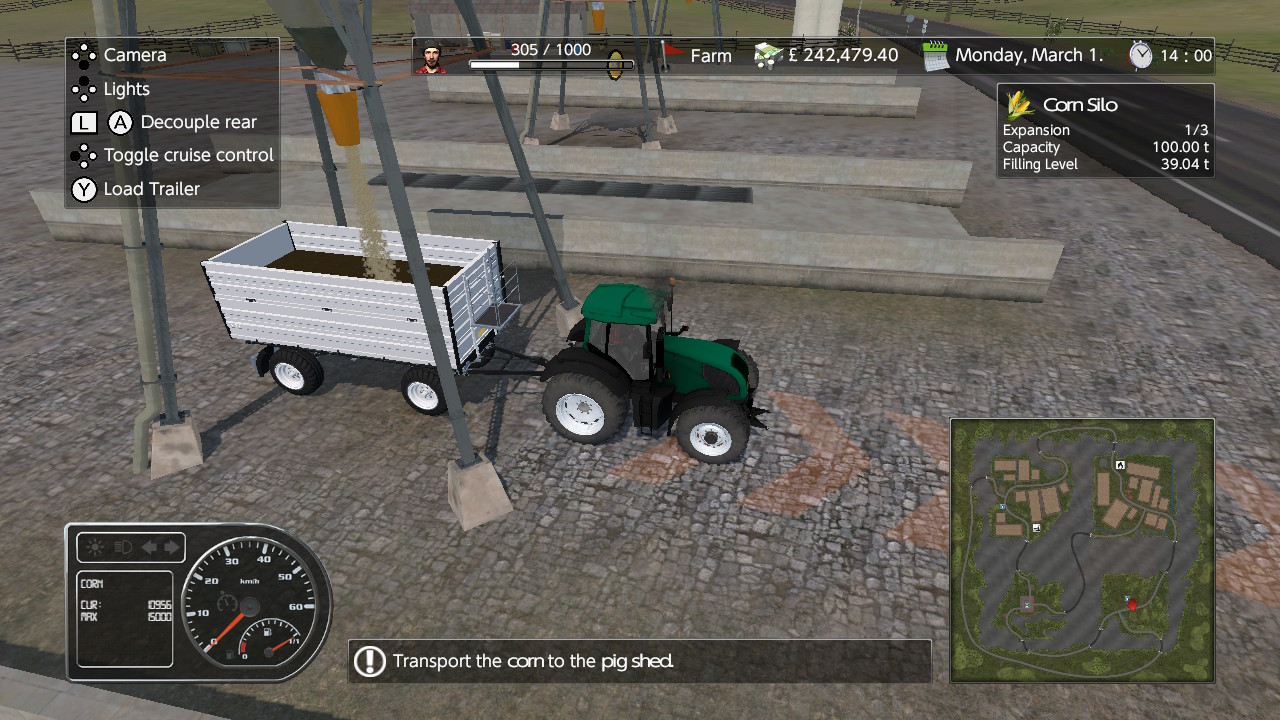Click the Corn Silo corn icon
The image size is (1280, 720).
coord(1019,103)
